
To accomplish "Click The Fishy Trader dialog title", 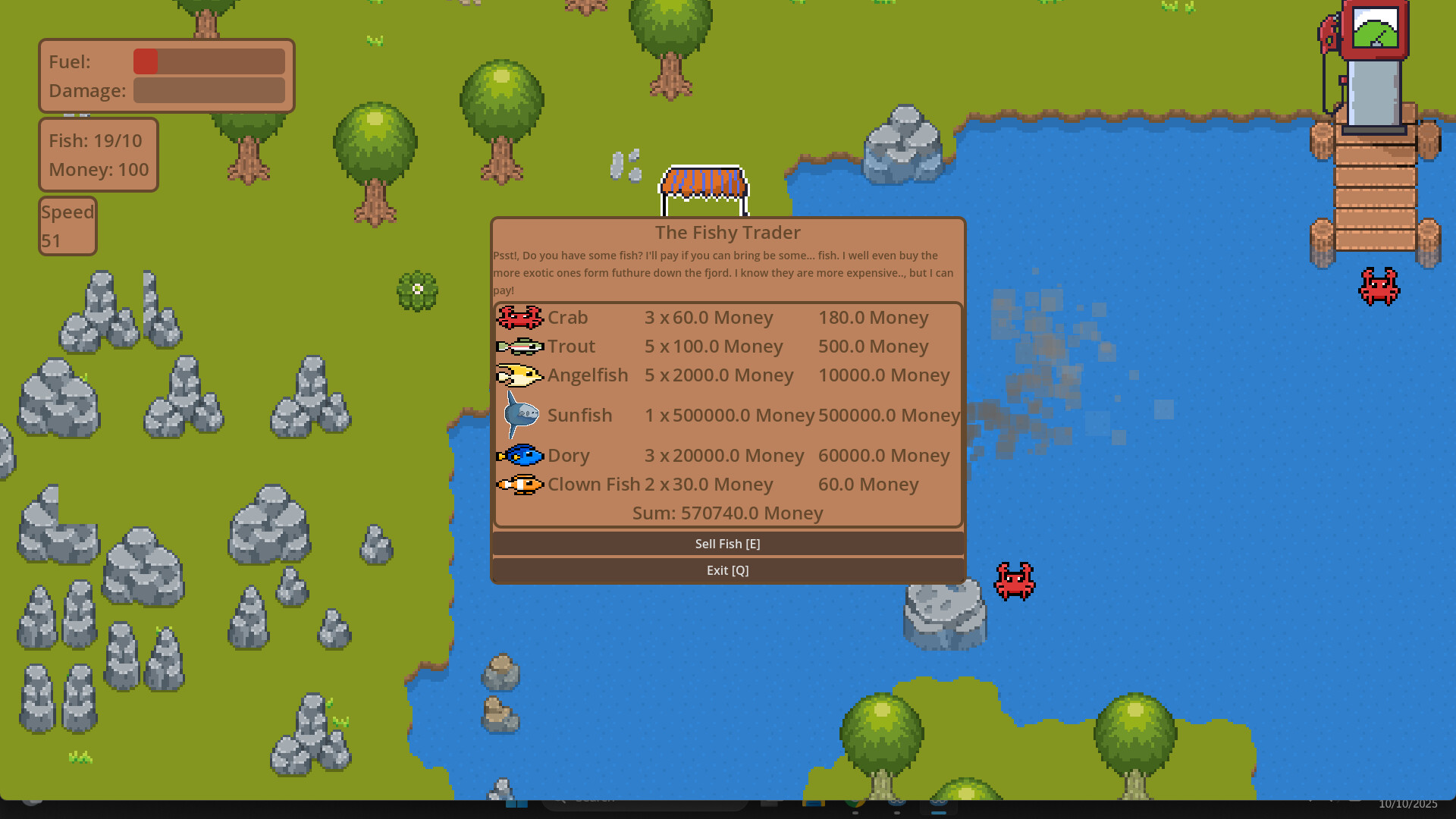I will click(x=727, y=233).
